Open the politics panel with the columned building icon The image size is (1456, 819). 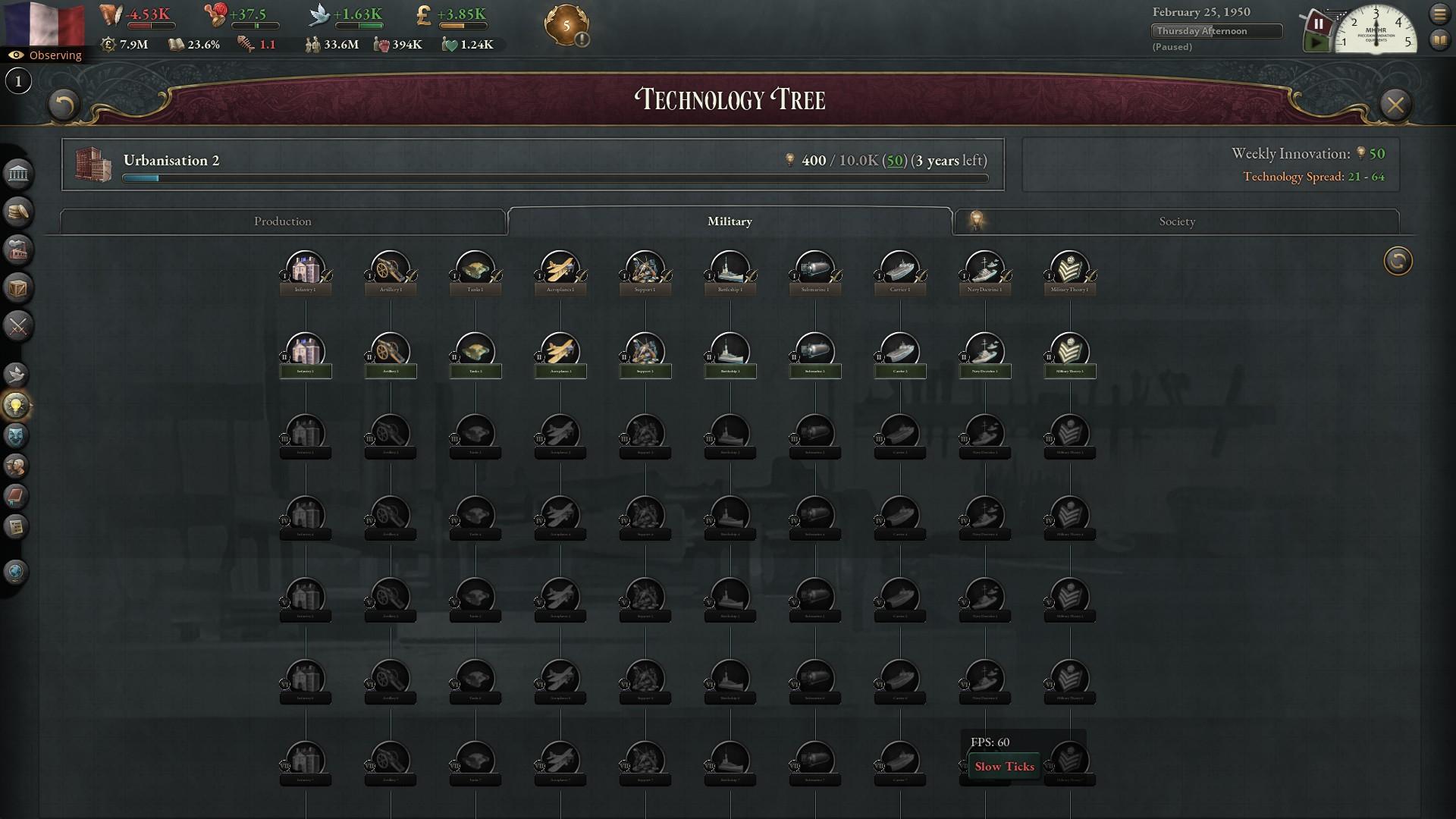click(x=17, y=174)
